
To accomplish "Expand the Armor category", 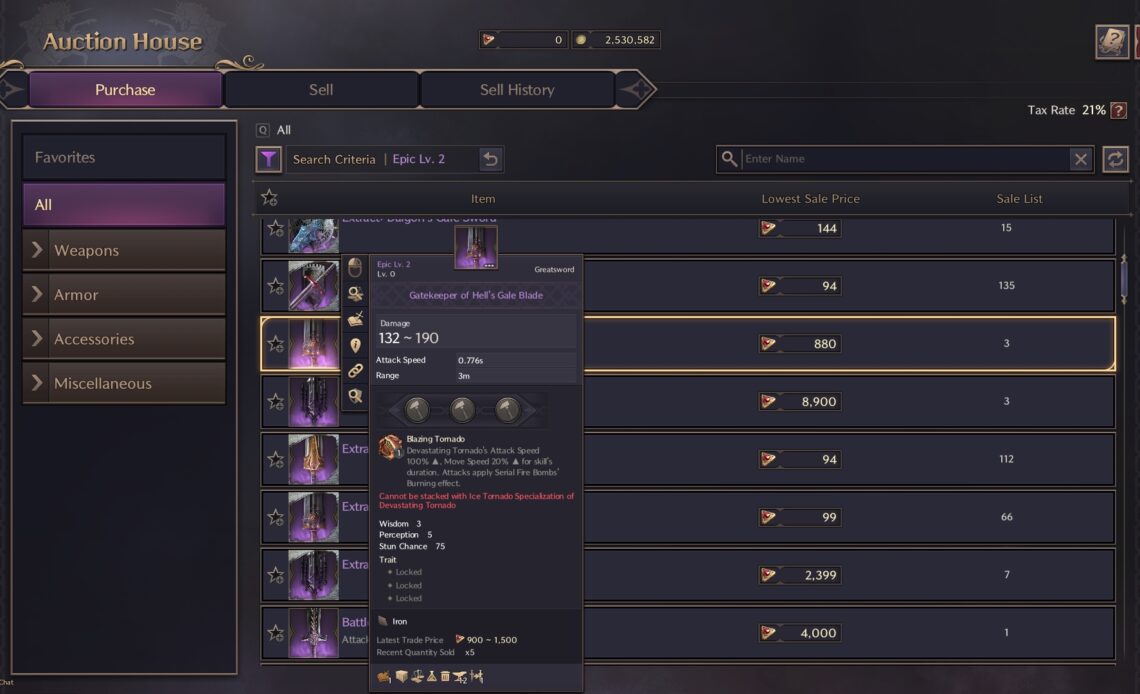I will point(124,295).
